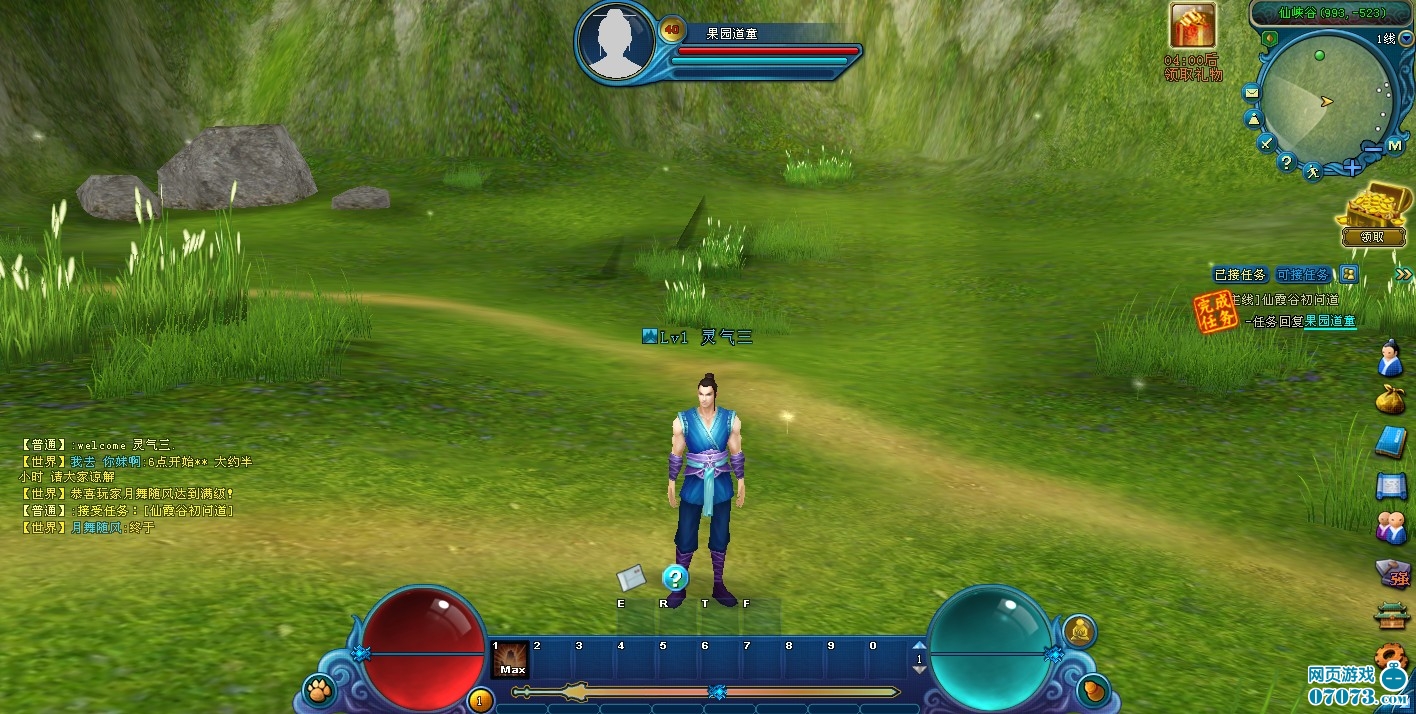1416x714 pixels.
Task: Open the gold bag inventory icon
Action: point(1391,396)
